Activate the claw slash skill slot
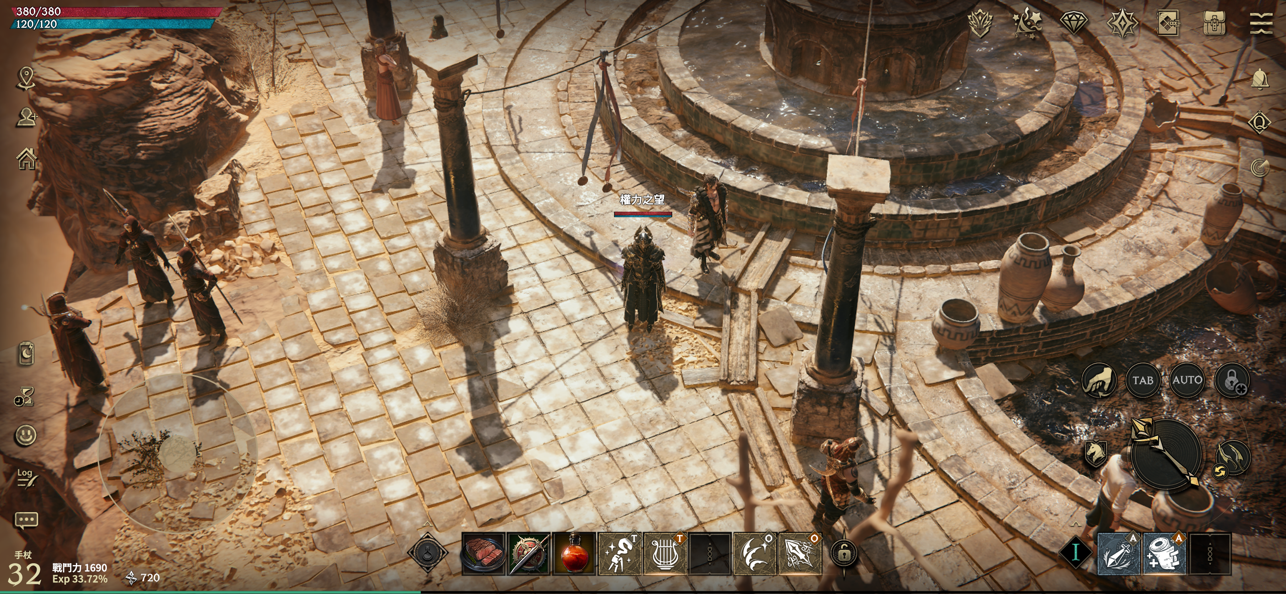 [x=754, y=554]
